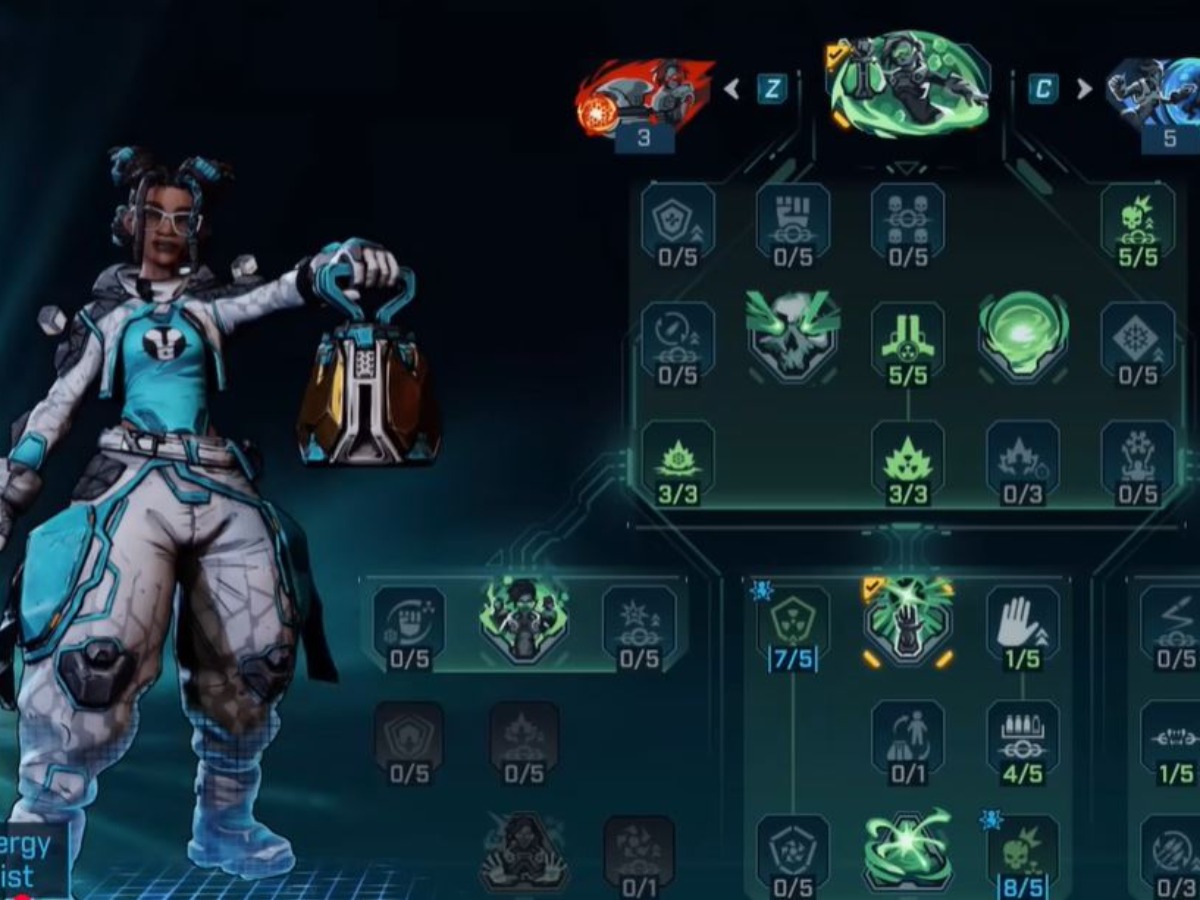
Task: Select the shield skill showing 7/5
Action: click(x=793, y=622)
